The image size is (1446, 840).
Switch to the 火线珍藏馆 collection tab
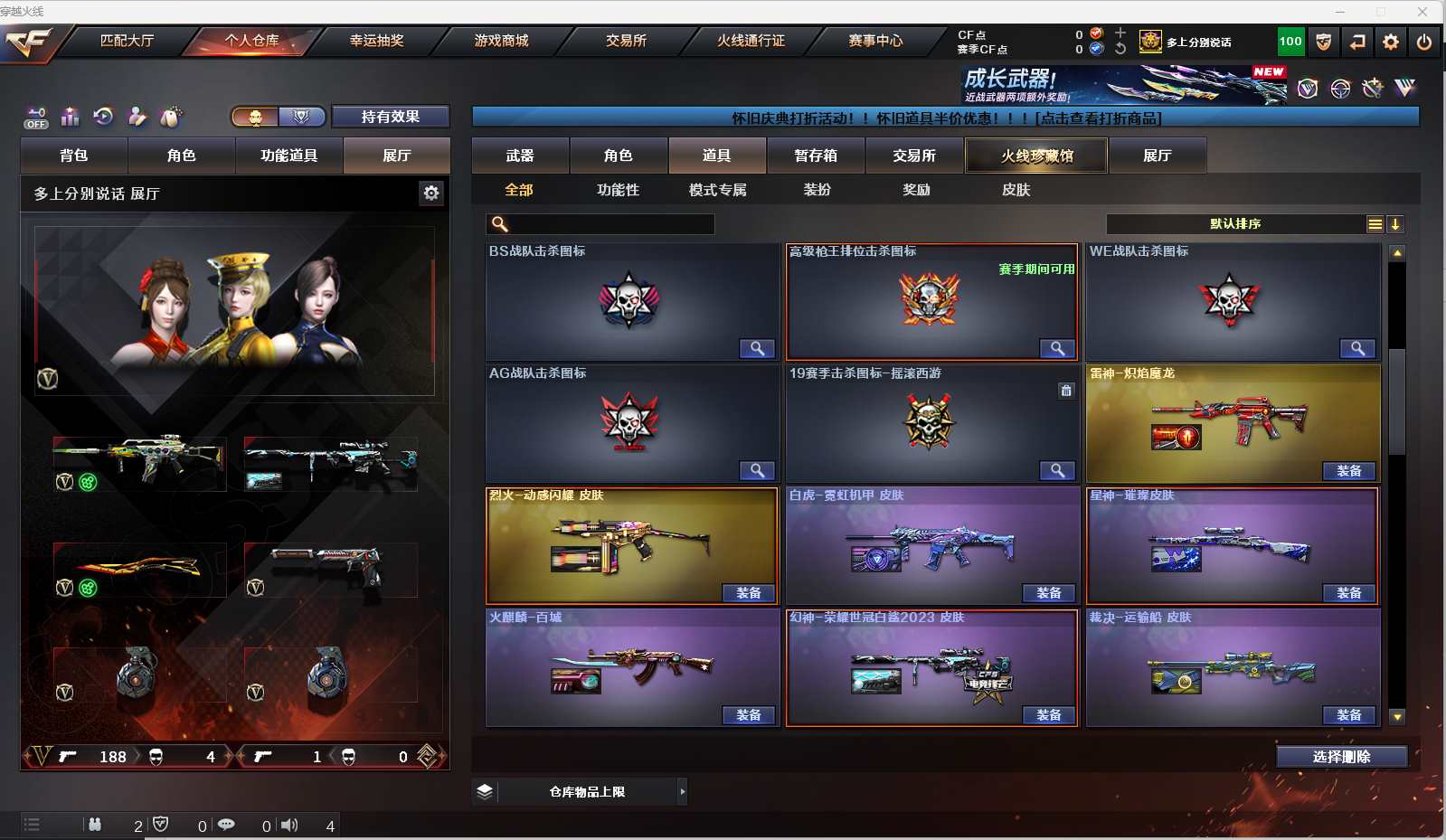(x=1036, y=156)
